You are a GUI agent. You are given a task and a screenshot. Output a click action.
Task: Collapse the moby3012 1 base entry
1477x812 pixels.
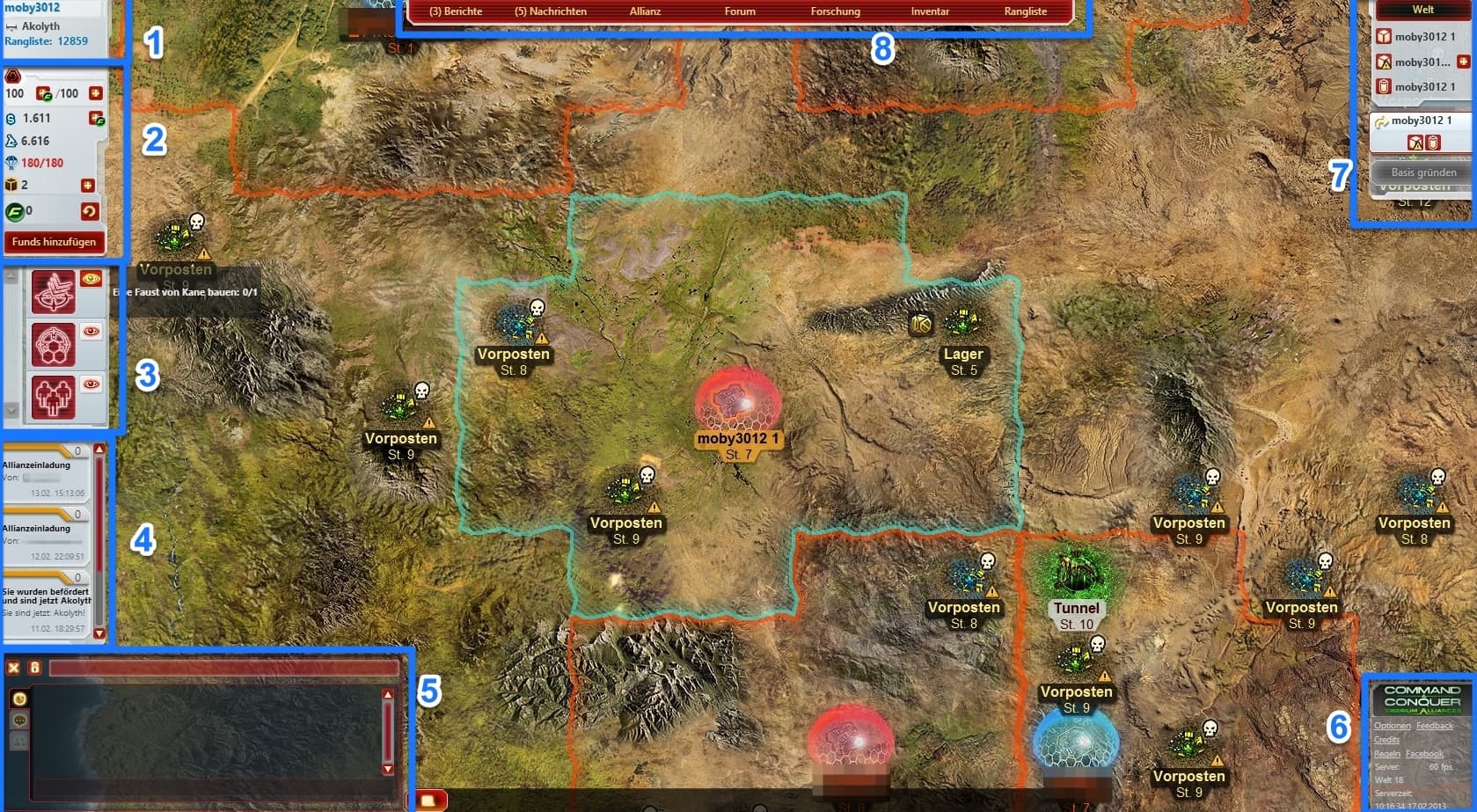(1380, 120)
